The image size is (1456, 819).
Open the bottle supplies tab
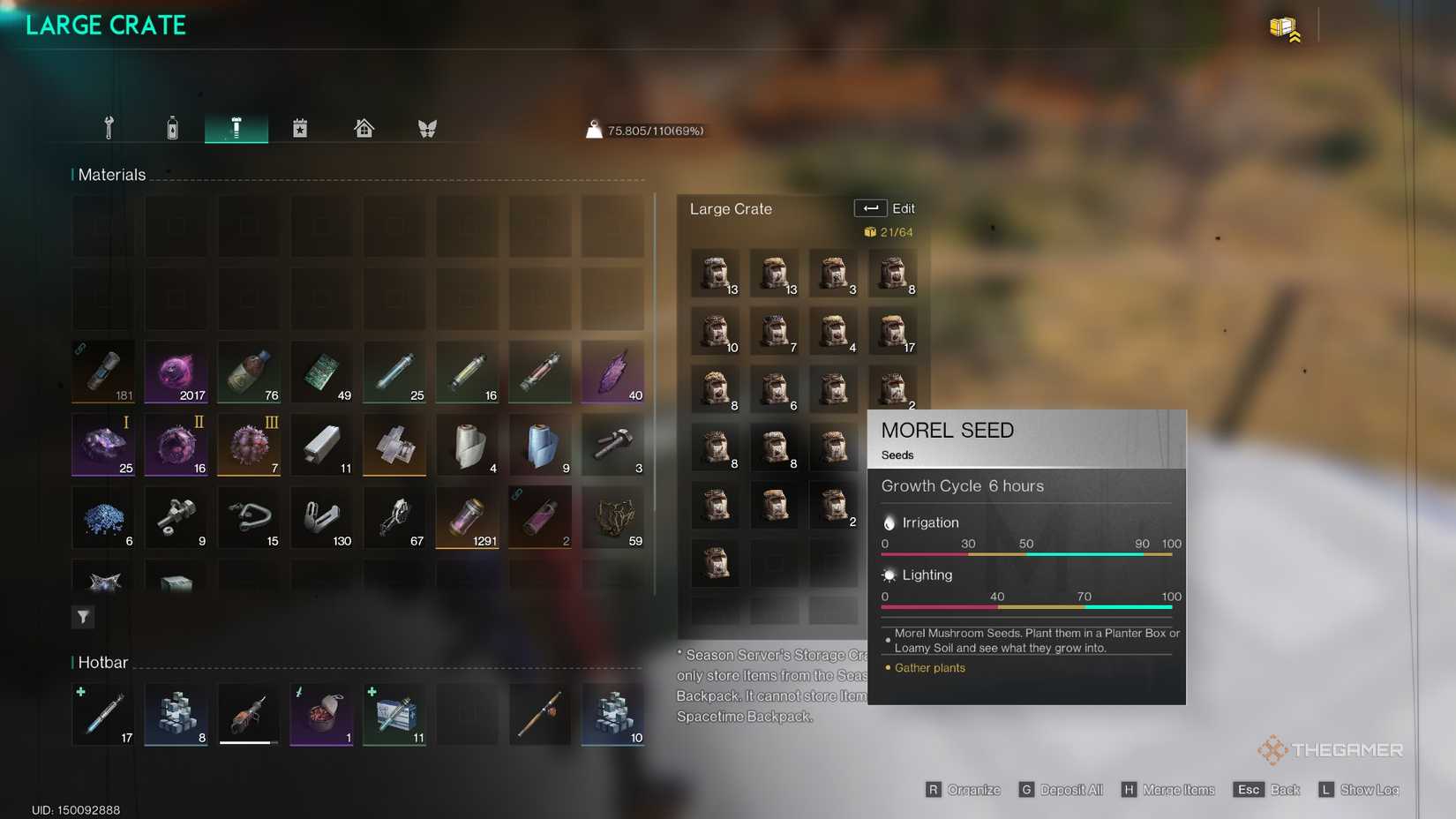(172, 128)
